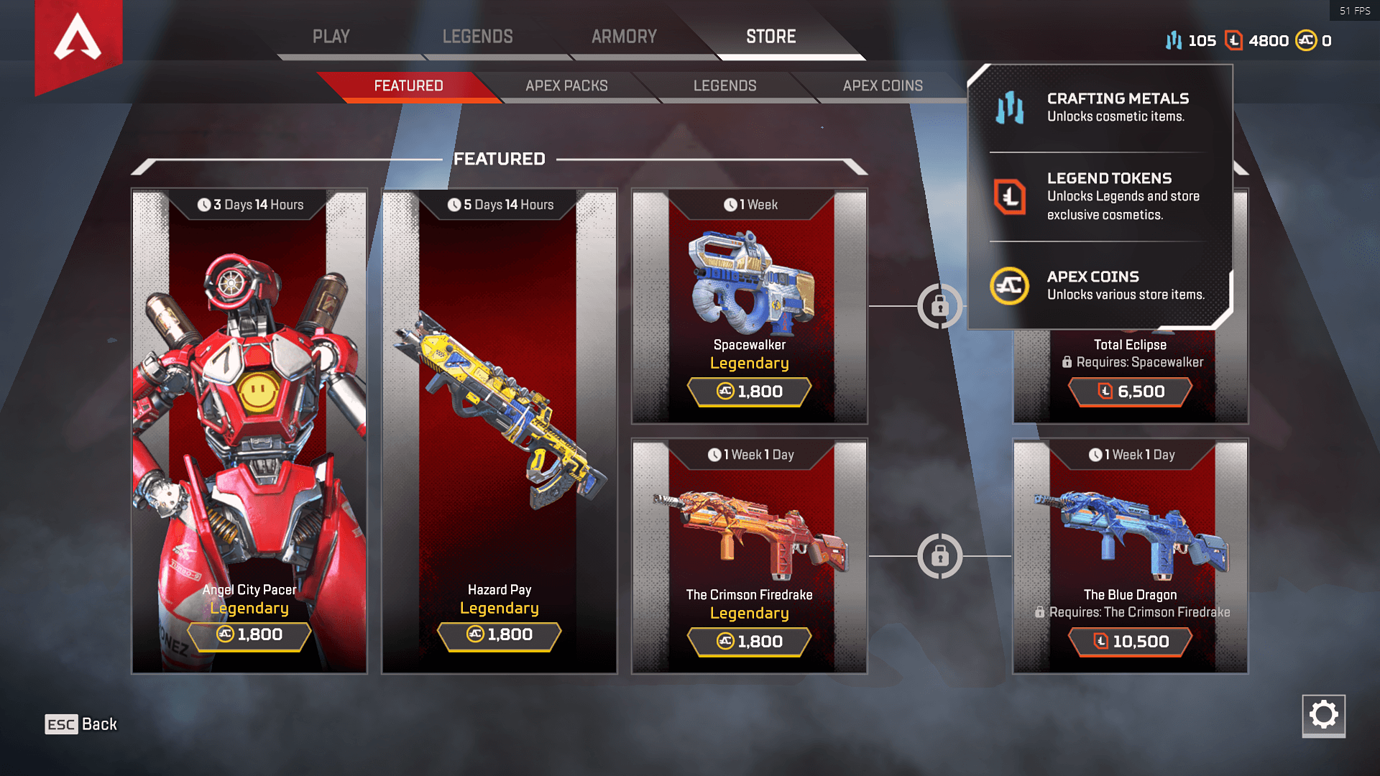This screenshot has height=776, width=1380.
Task: Select The Blue Dragon locked offer
Action: pyautogui.click(x=1130, y=555)
